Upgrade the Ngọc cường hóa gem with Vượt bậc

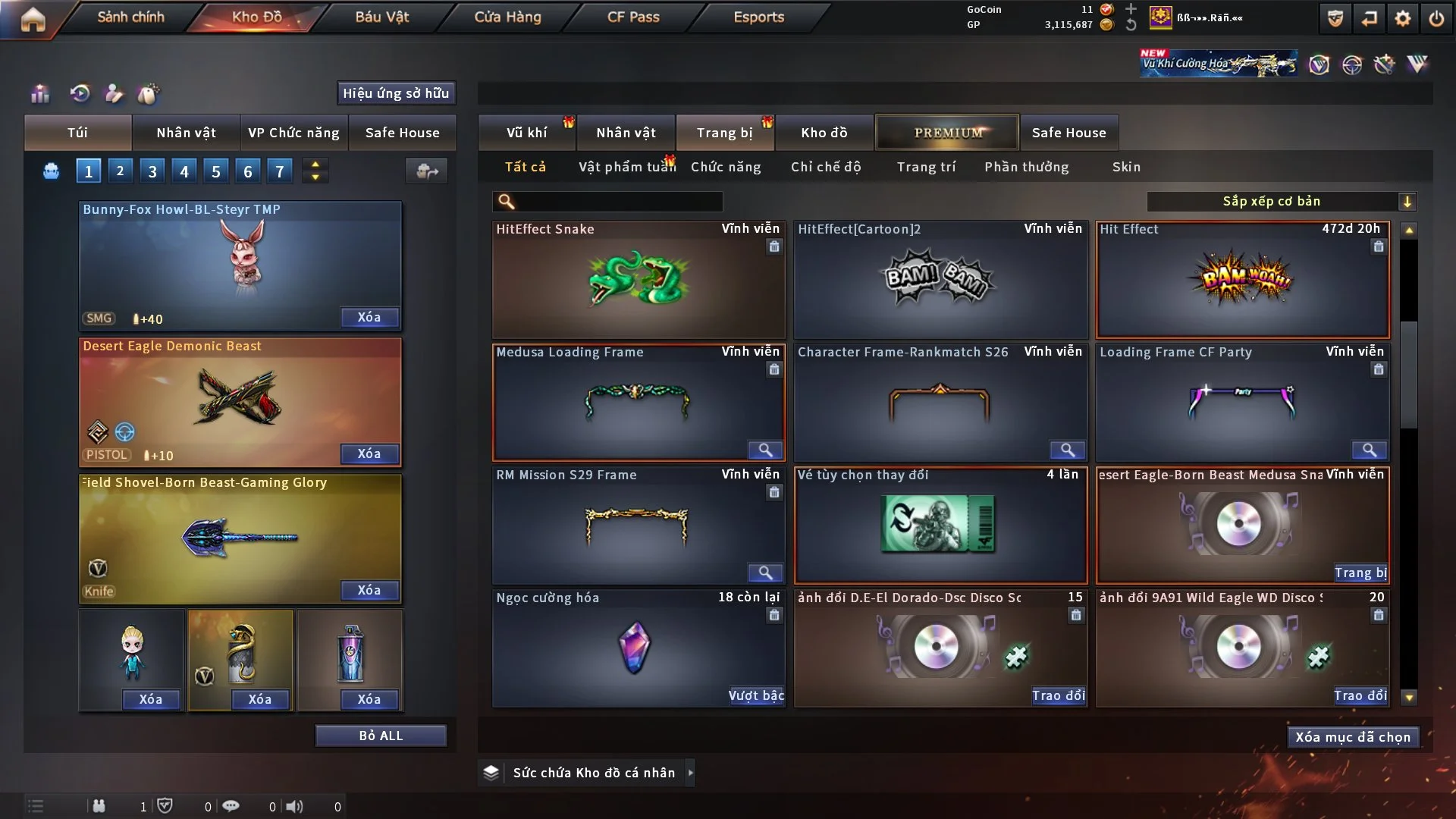coord(756,695)
